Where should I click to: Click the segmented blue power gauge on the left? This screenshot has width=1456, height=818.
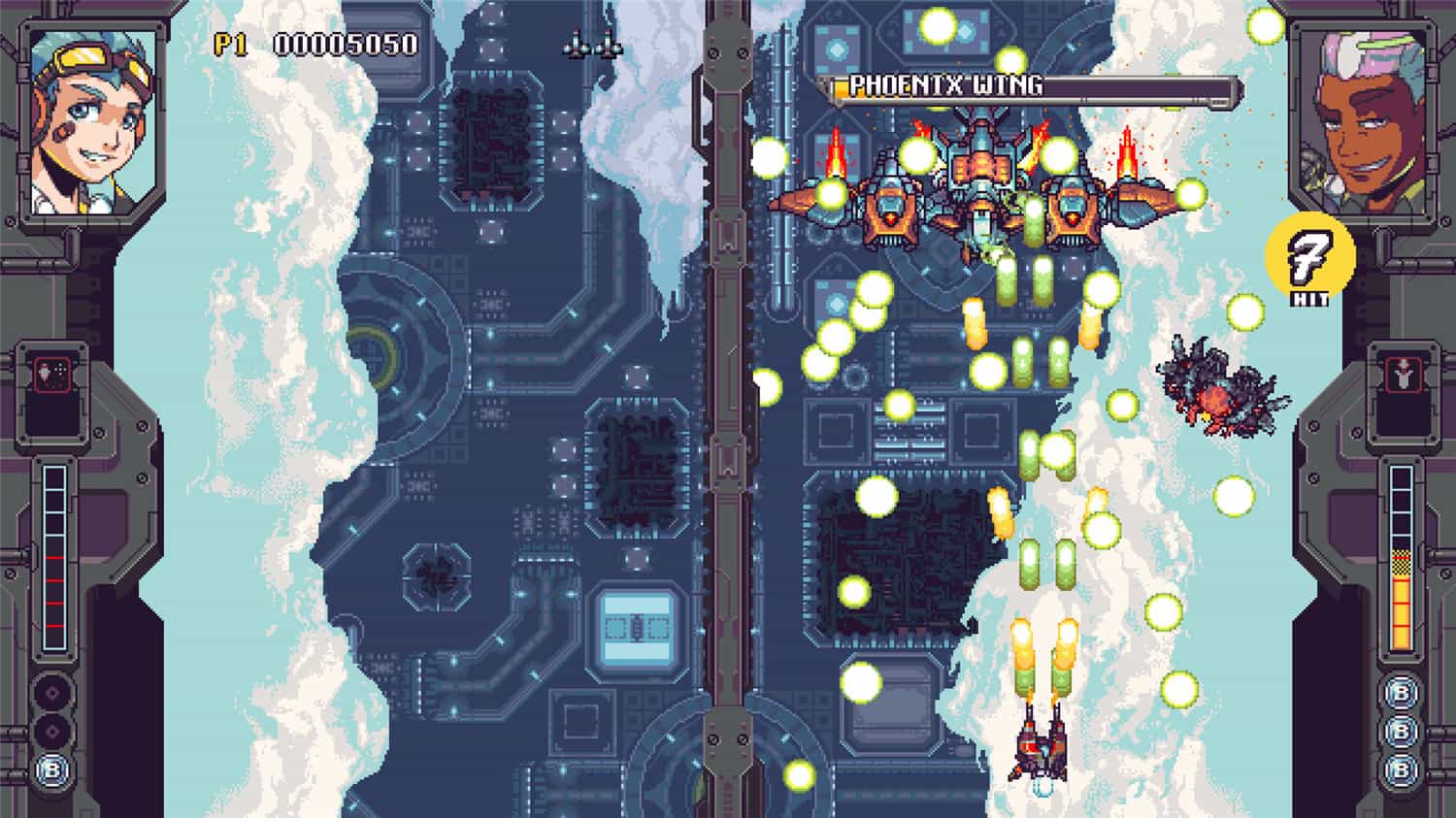[x=53, y=556]
